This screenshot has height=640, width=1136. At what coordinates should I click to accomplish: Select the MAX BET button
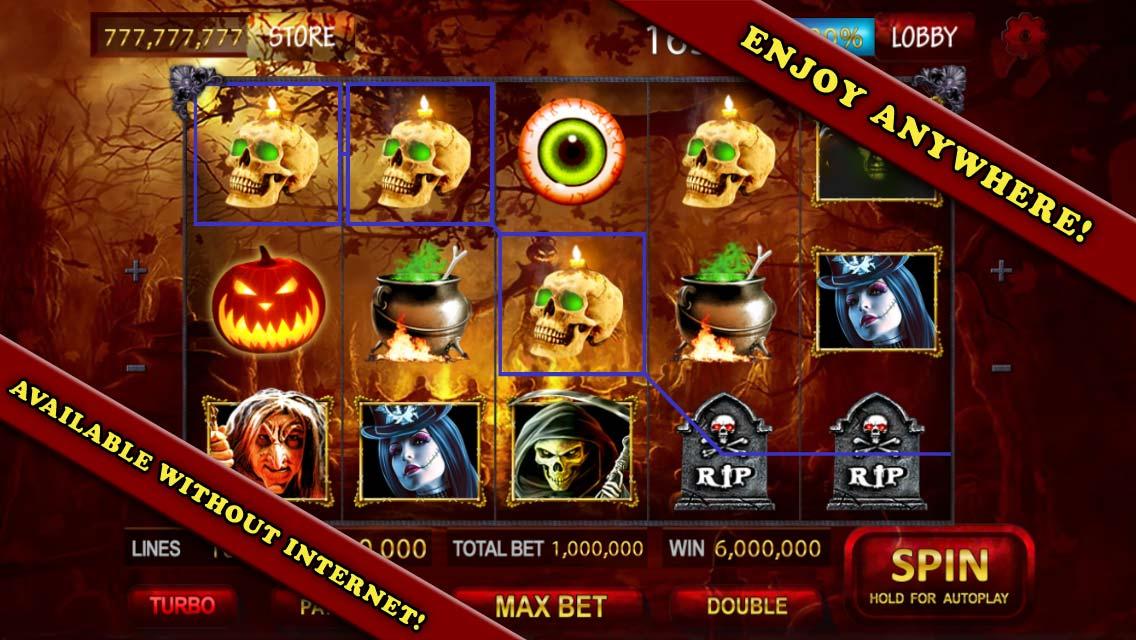point(550,605)
